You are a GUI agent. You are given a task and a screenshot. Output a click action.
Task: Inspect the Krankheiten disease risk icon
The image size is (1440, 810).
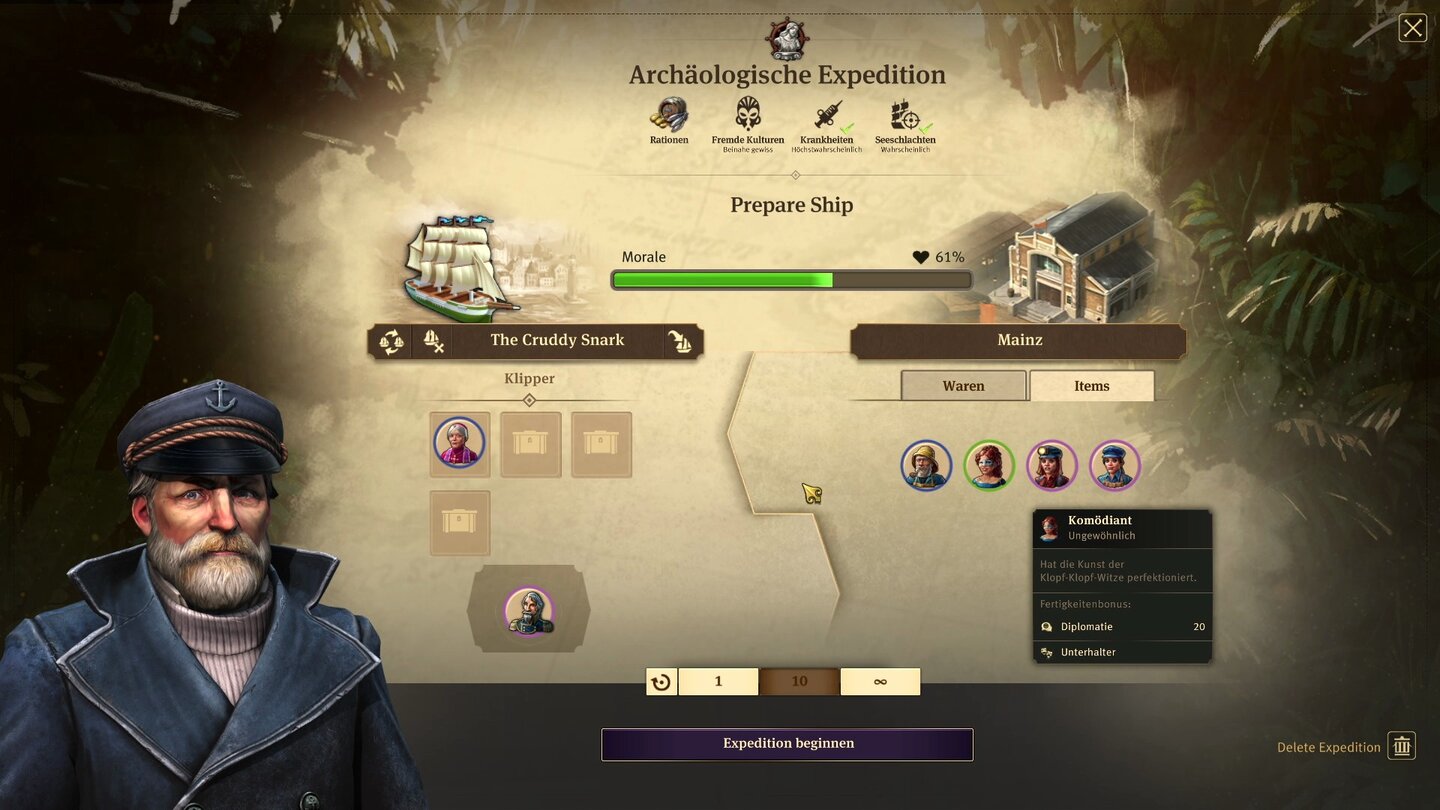[x=827, y=115]
